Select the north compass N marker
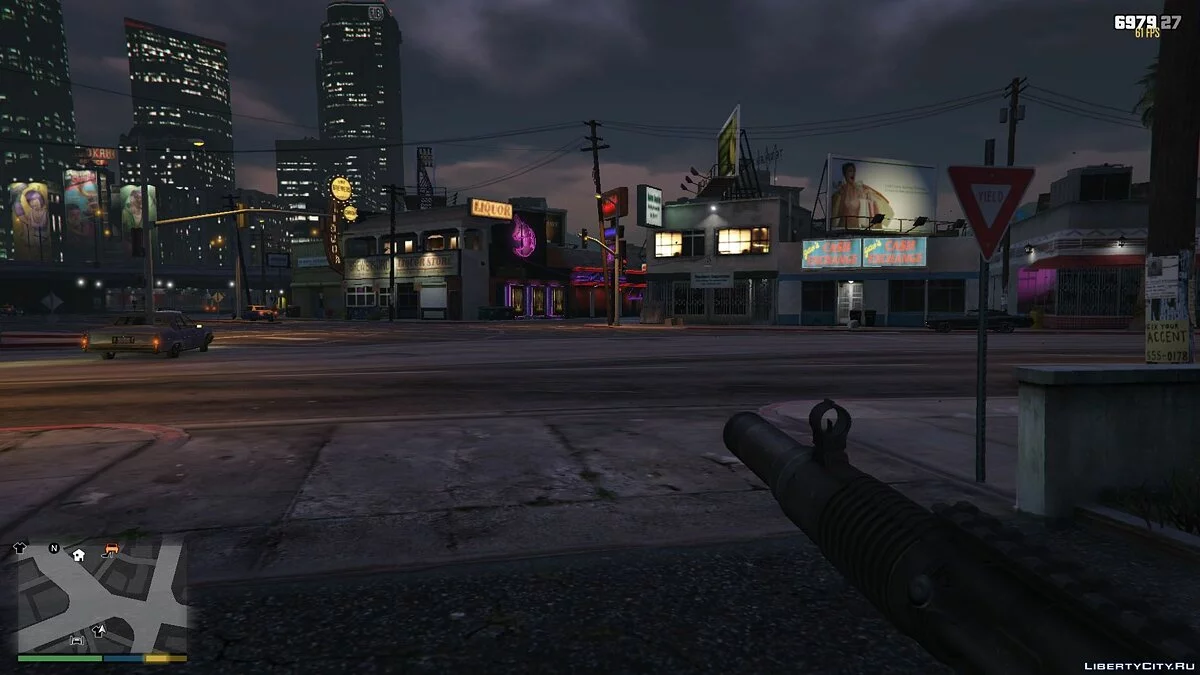1200x675 pixels. (x=52, y=549)
